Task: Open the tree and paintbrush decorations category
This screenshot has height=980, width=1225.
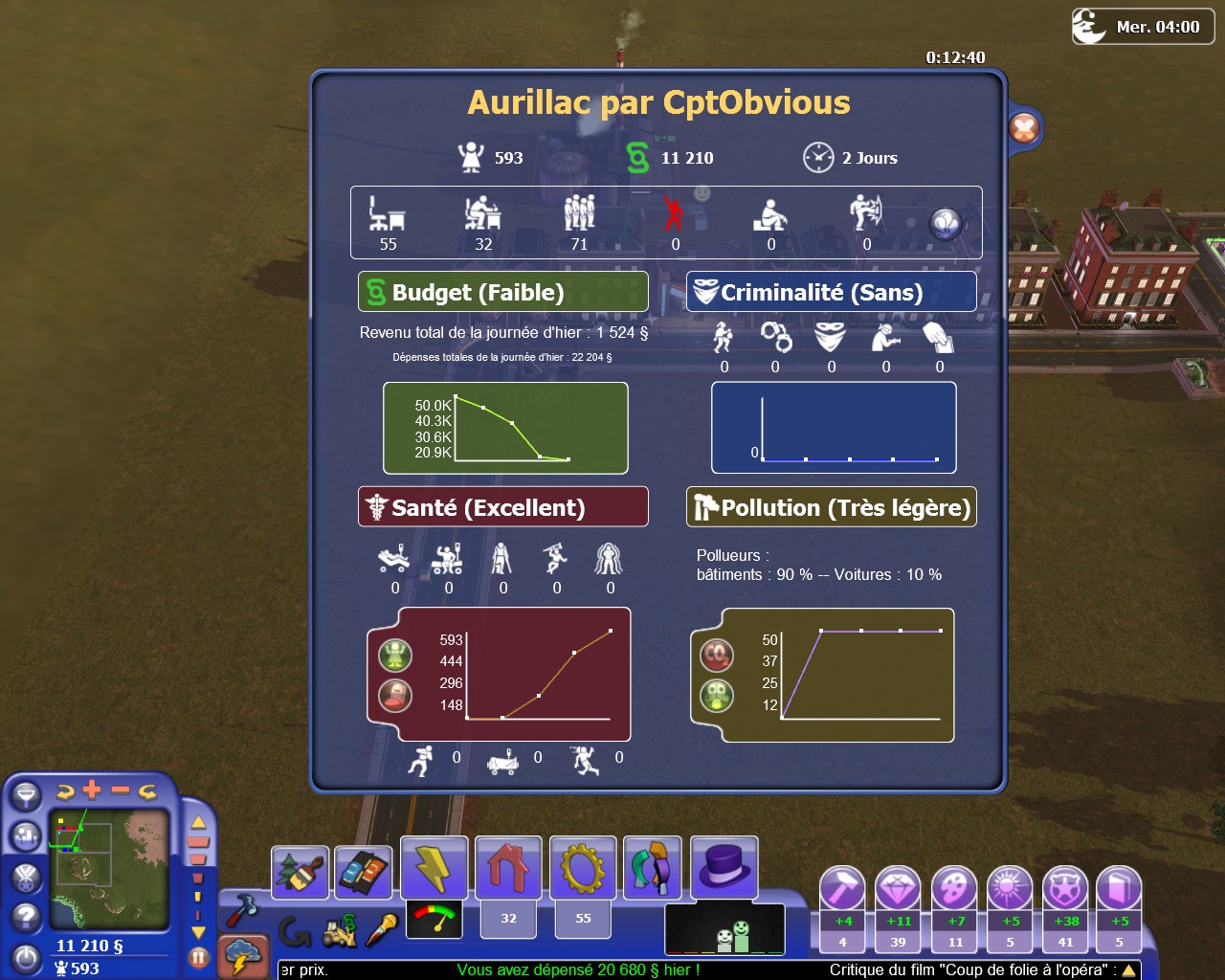Action: coord(300,872)
